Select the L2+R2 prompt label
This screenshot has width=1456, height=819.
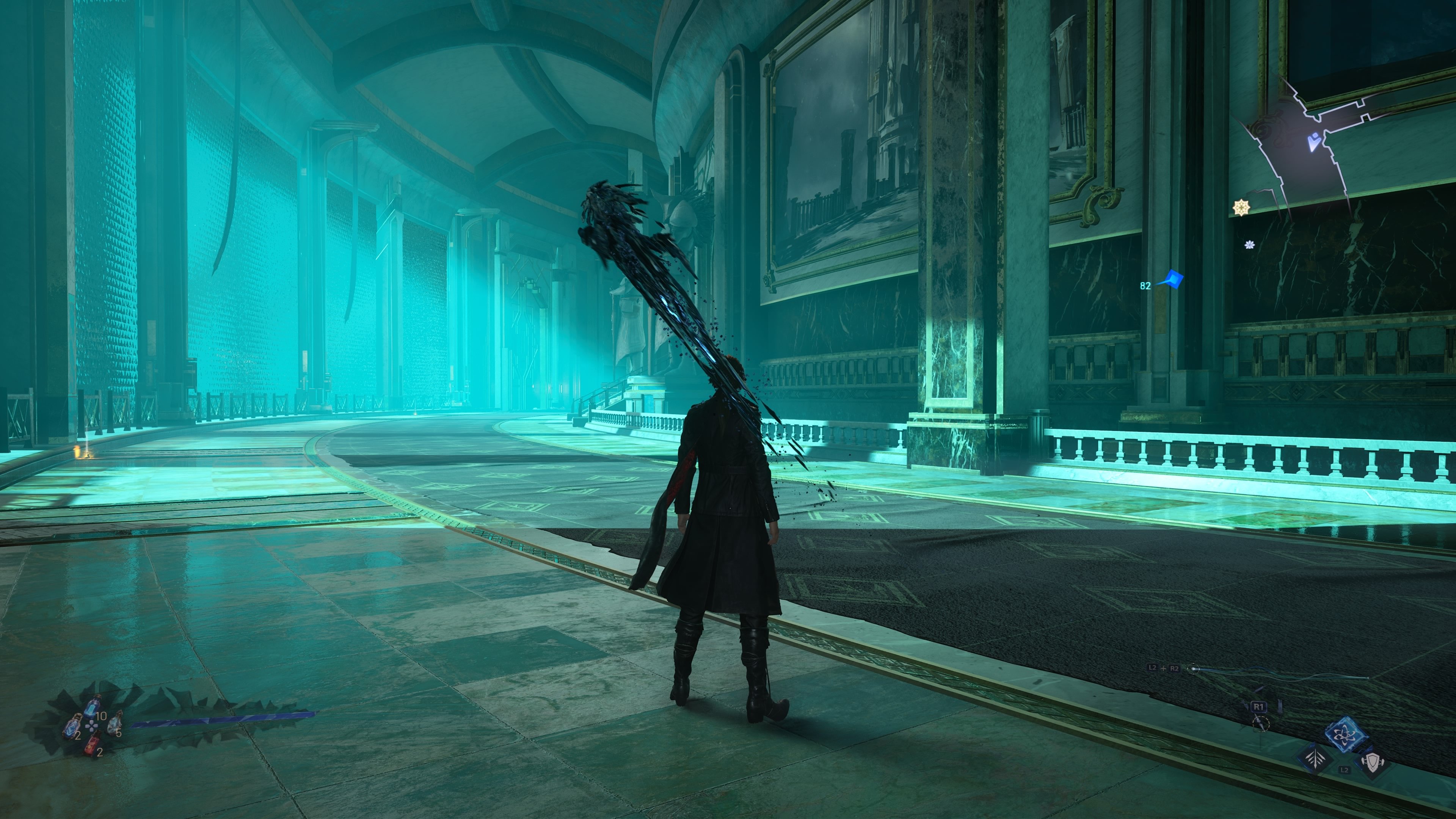click(x=1164, y=668)
